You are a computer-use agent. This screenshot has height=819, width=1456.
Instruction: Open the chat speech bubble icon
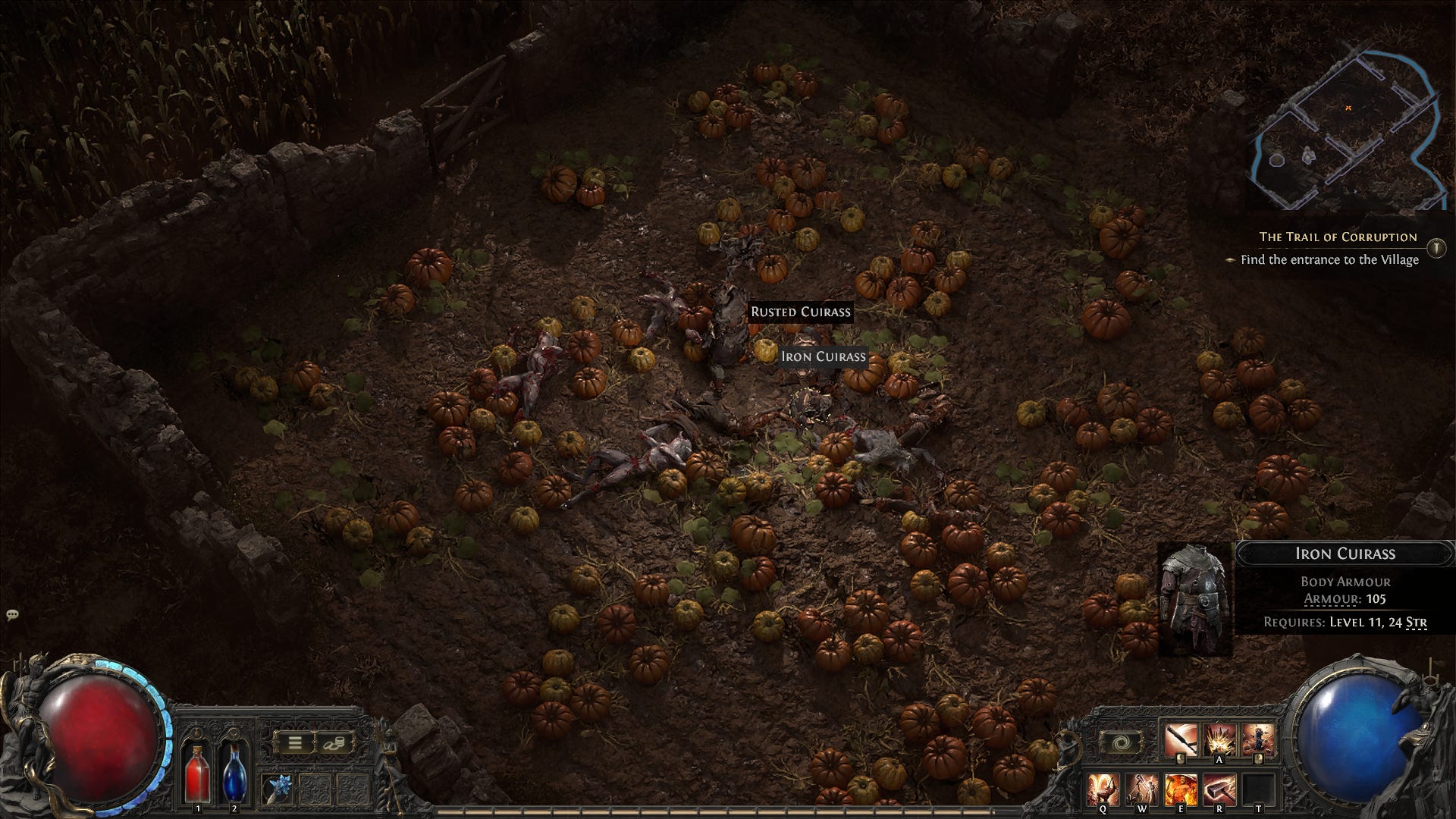coord(12,614)
